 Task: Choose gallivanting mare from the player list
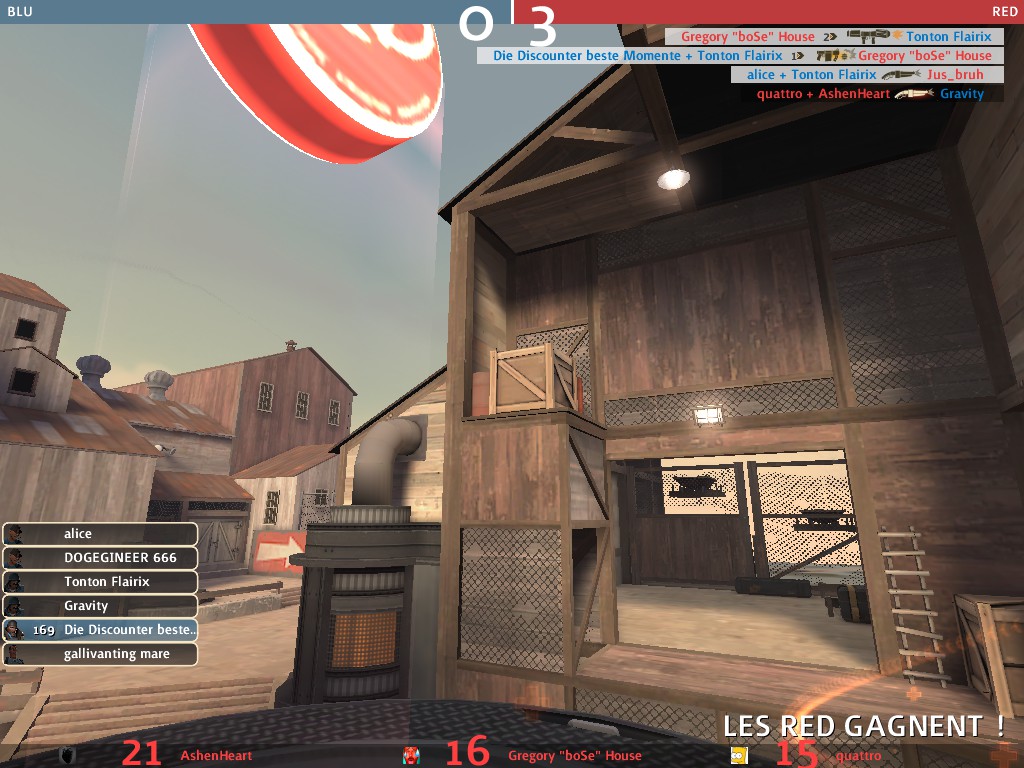pos(100,654)
